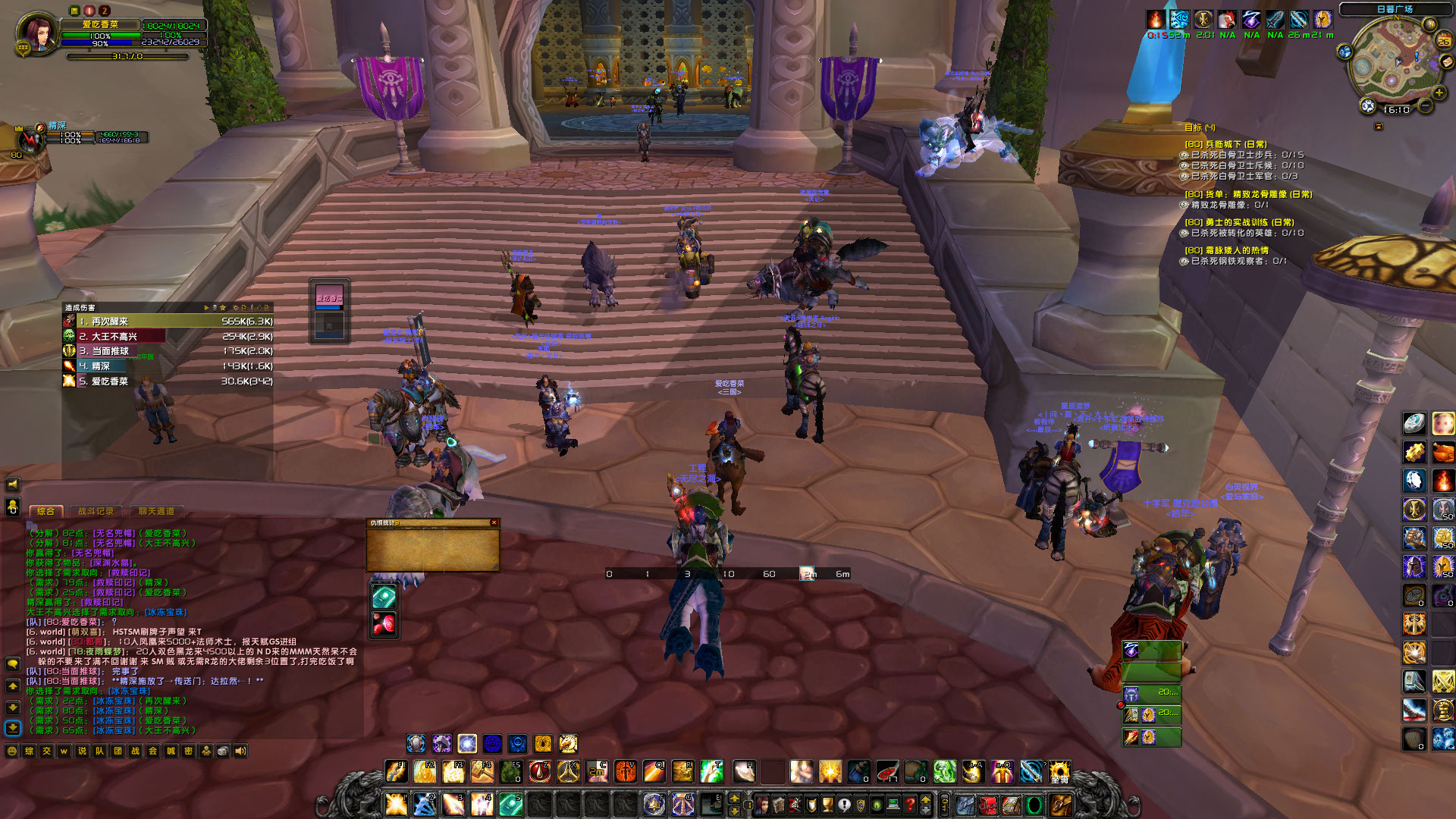Open the backpack bag slot
This screenshot has width=1456, height=819.
1060,805
